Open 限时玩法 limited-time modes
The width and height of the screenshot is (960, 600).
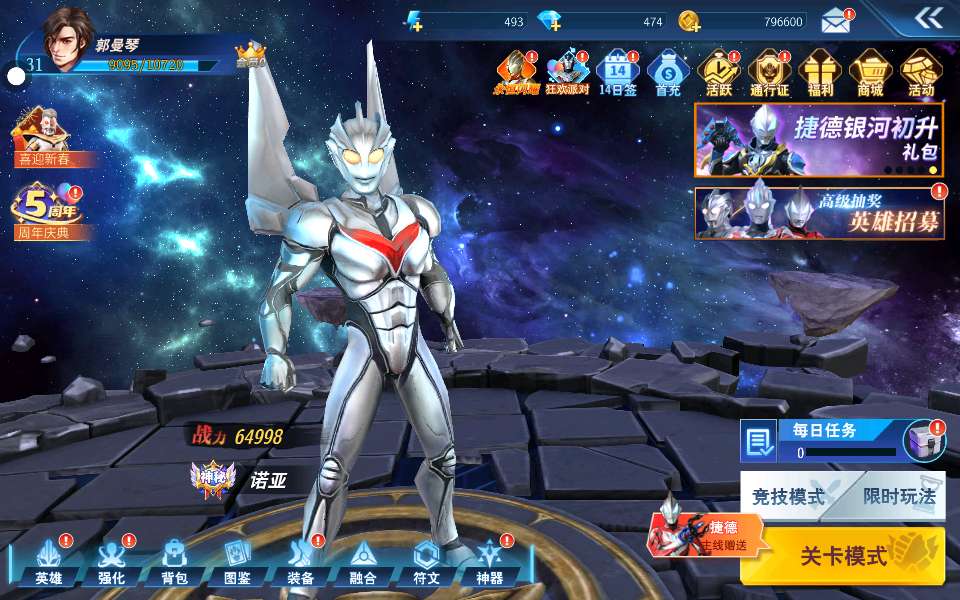[898, 496]
